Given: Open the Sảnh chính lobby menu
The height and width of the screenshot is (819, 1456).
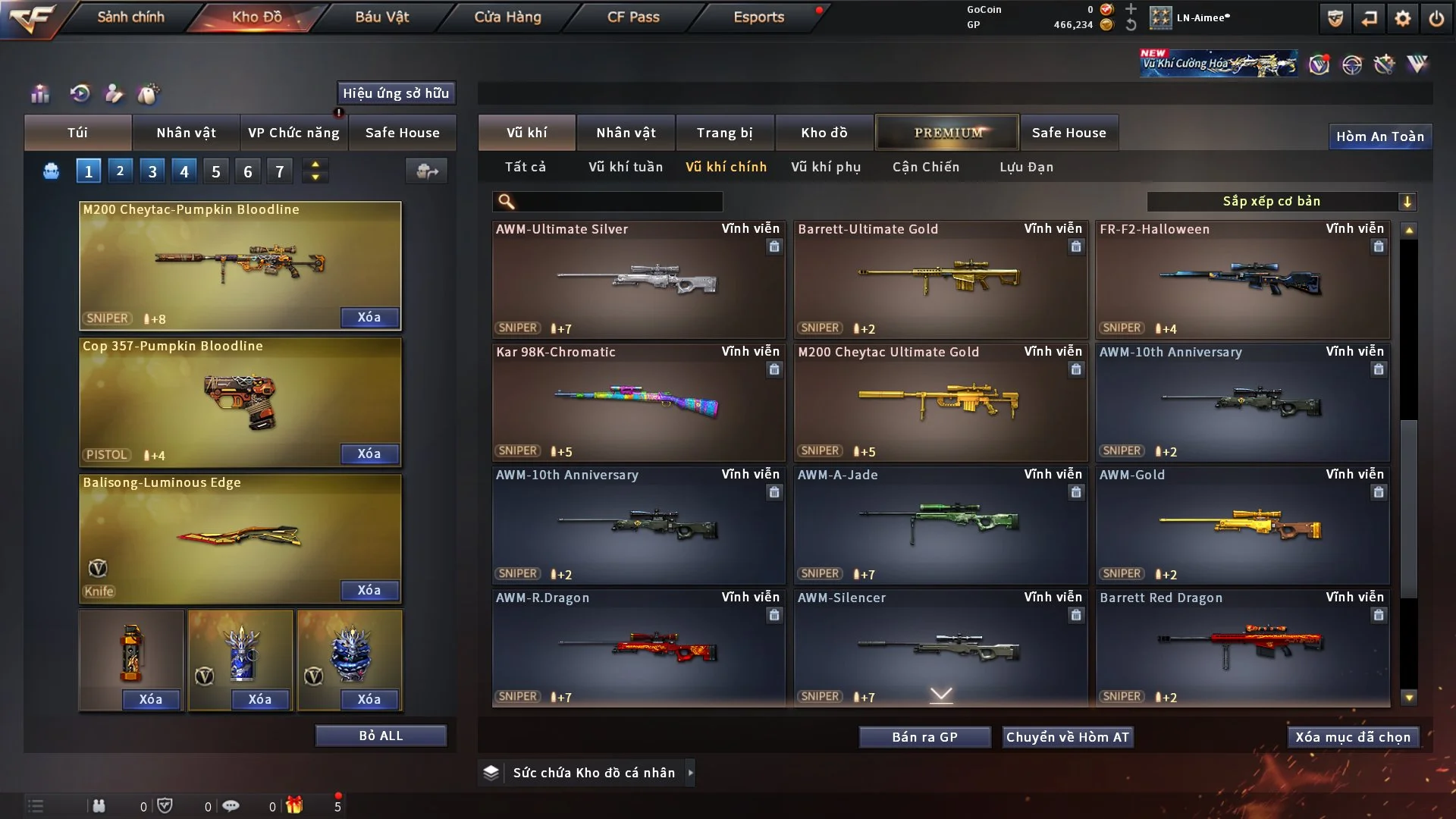Looking at the screenshot, I should coord(130,17).
